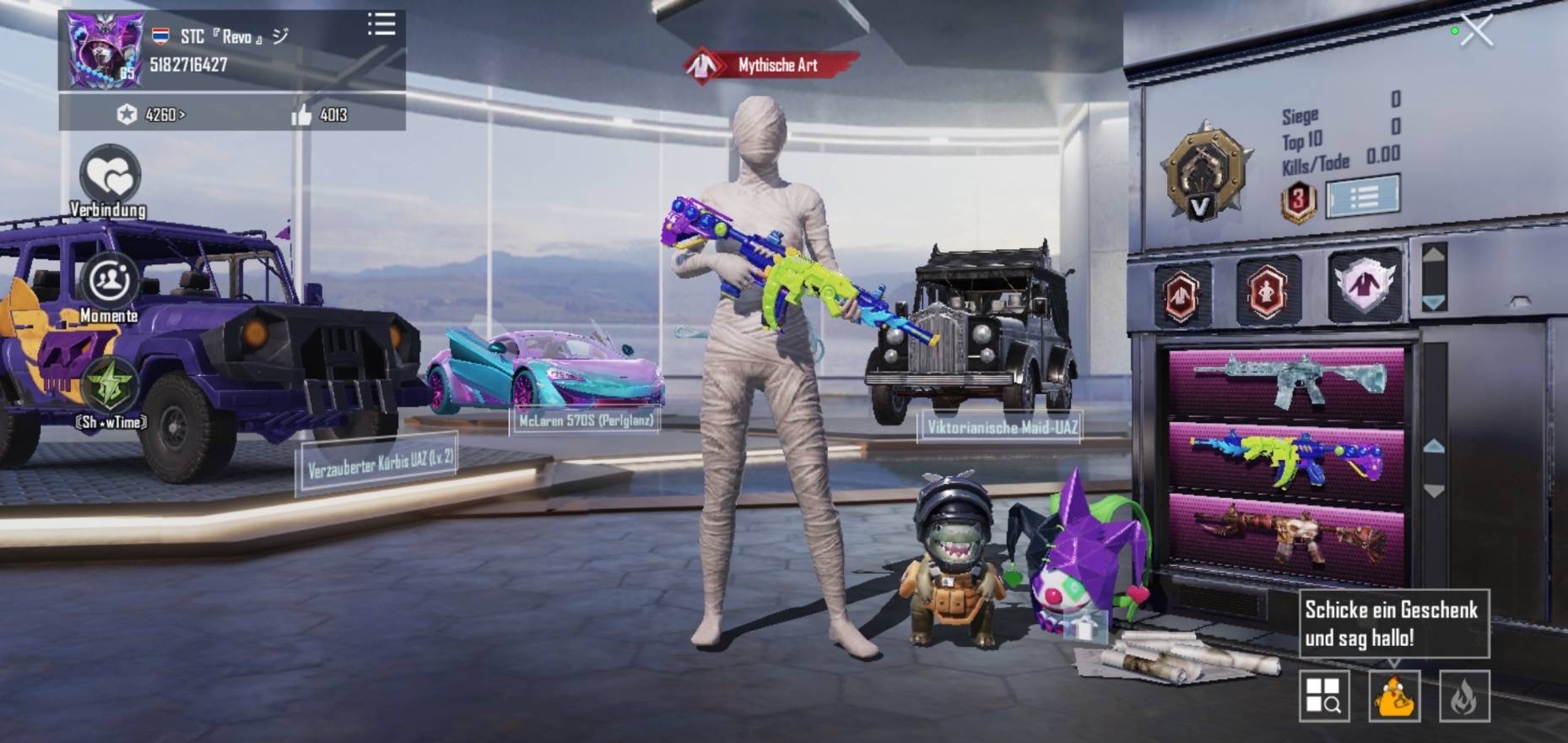This screenshot has width=1568, height=743.
Task: Close the profile screen with the X
Action: pos(1476,31)
